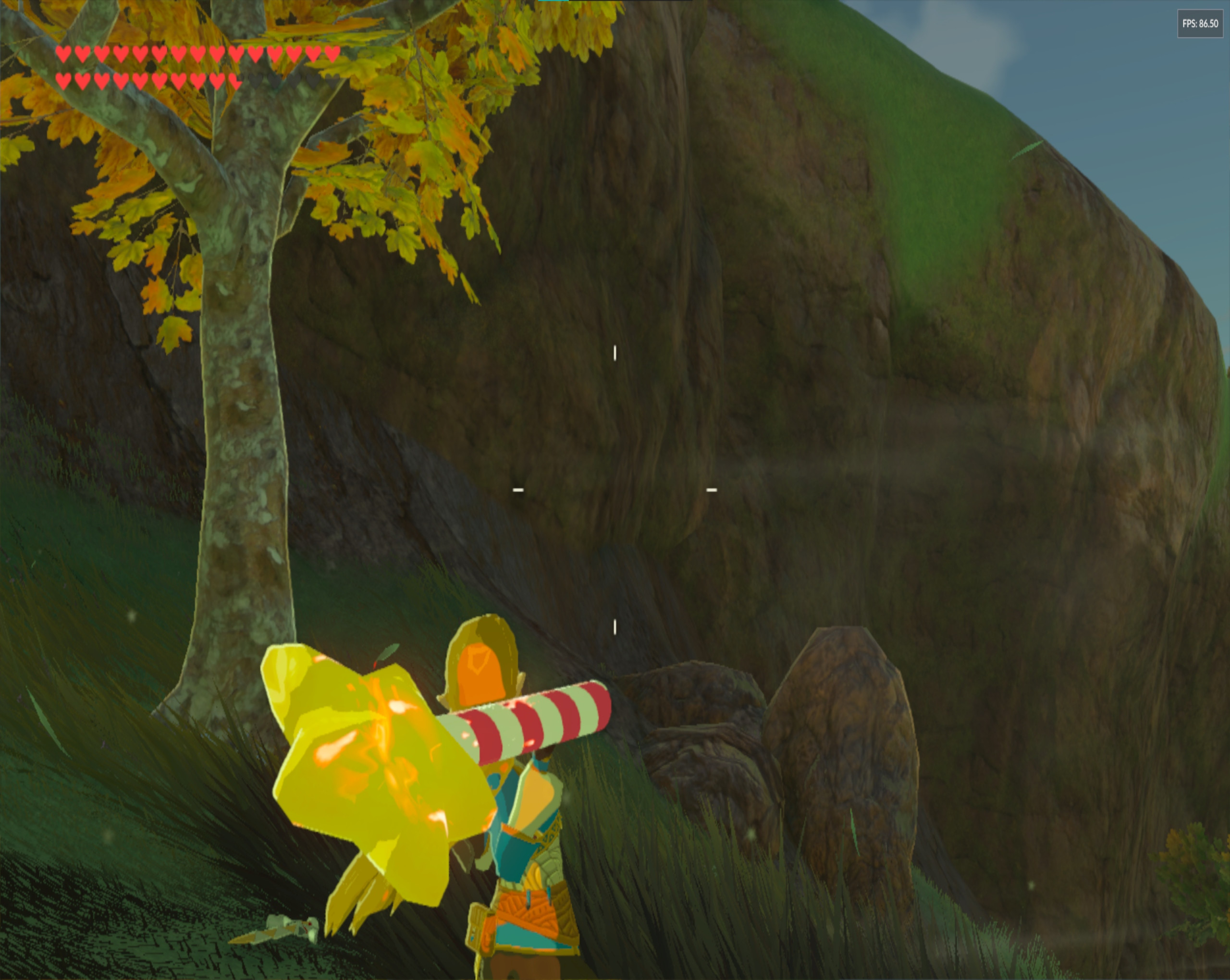
Task: Click the first heart in Link's health bar
Action: click(64, 54)
